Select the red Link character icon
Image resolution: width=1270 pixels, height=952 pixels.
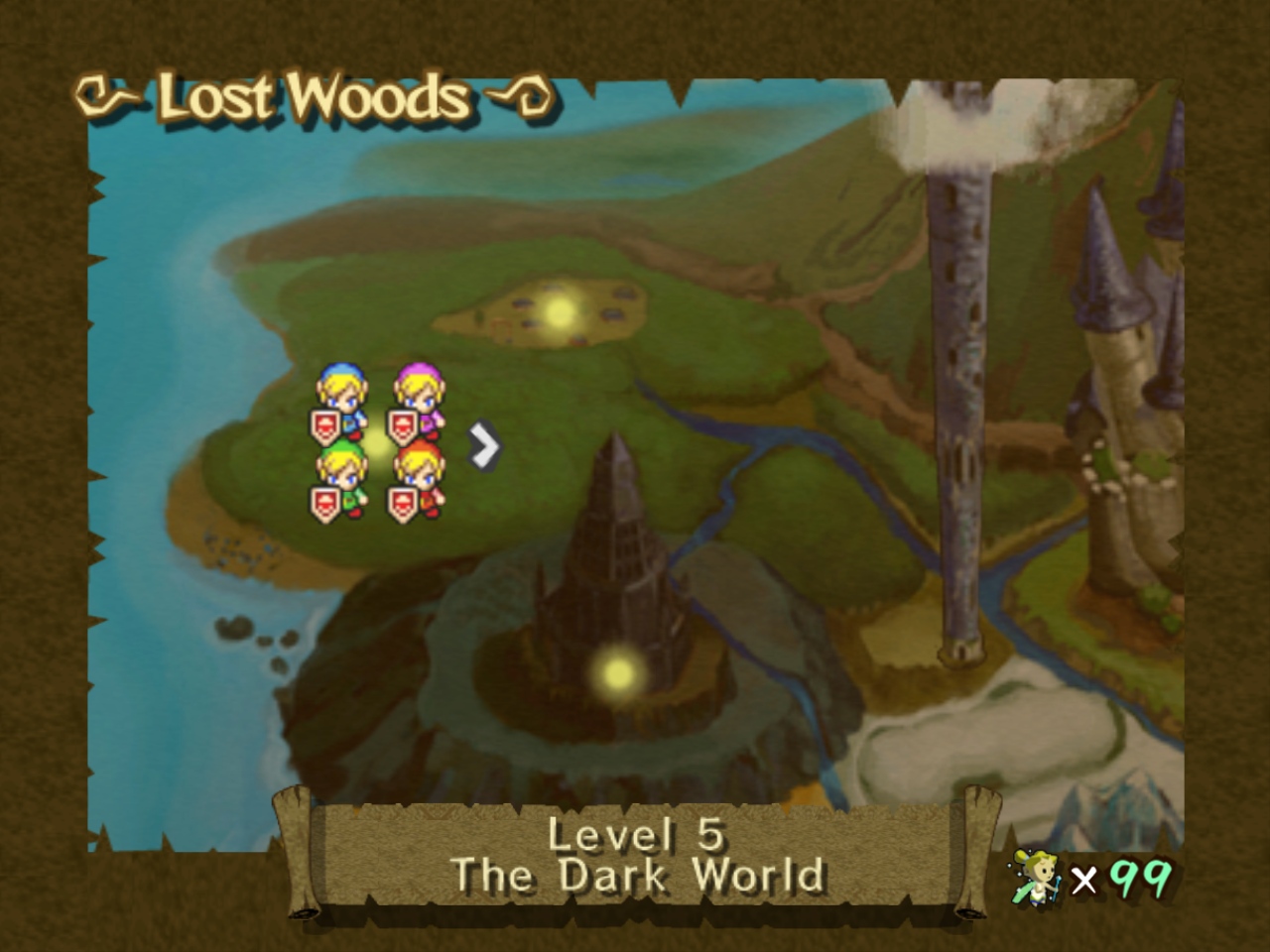pos(419,466)
